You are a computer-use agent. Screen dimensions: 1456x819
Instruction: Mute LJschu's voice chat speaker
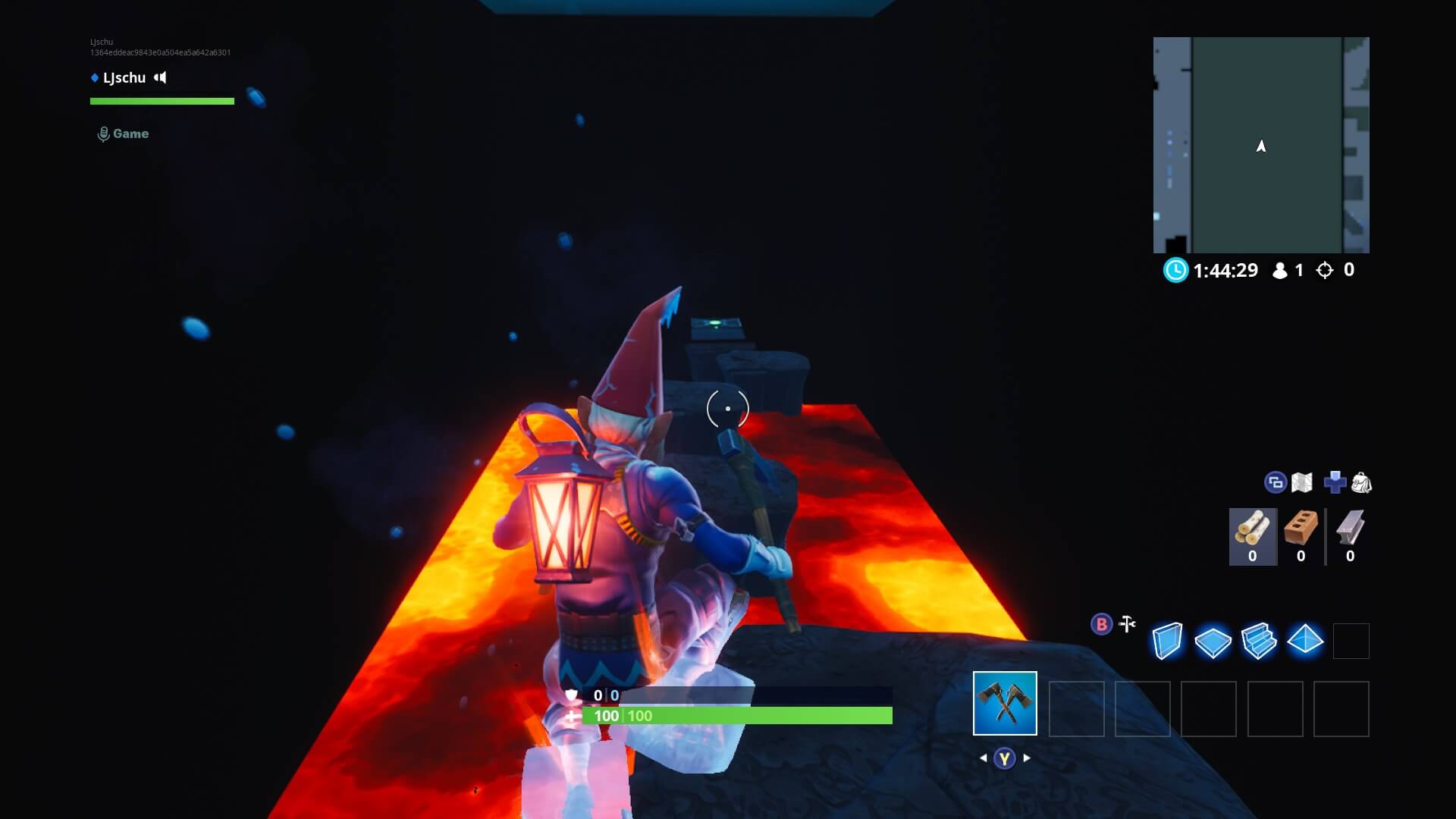tap(159, 77)
